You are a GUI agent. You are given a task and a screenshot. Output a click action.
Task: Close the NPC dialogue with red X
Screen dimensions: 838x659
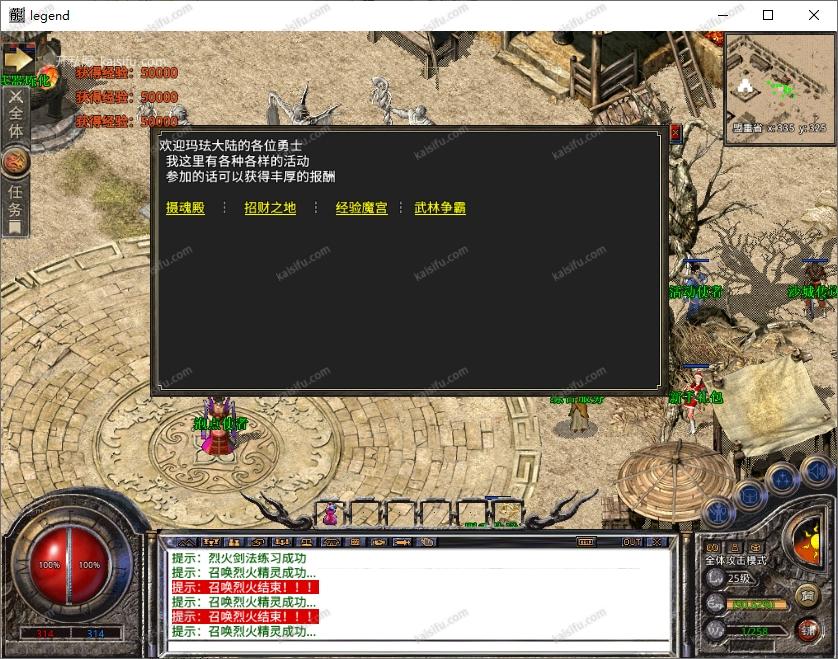(675, 132)
